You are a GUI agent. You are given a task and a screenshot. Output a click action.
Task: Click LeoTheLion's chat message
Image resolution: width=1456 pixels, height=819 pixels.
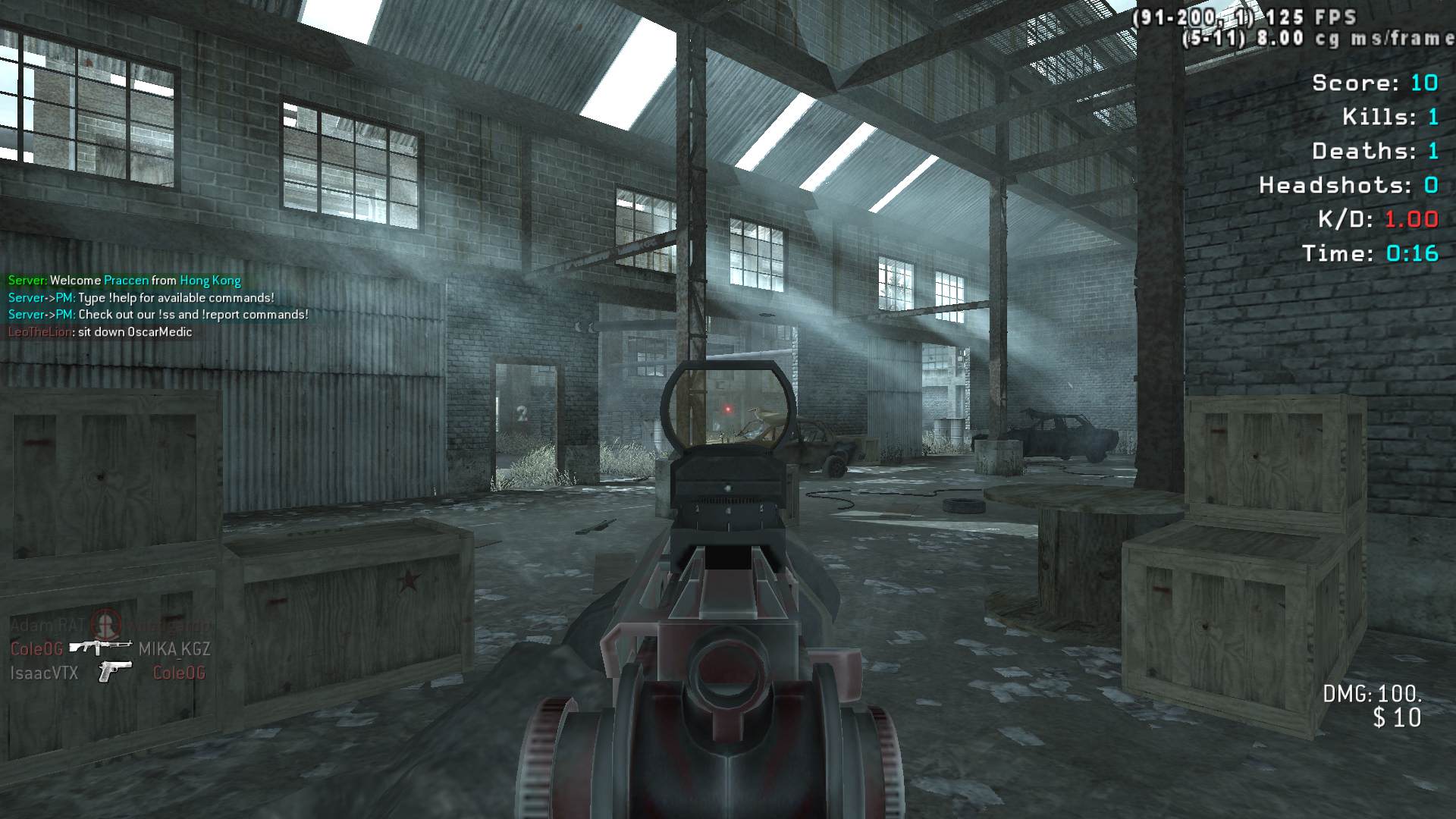(100, 332)
